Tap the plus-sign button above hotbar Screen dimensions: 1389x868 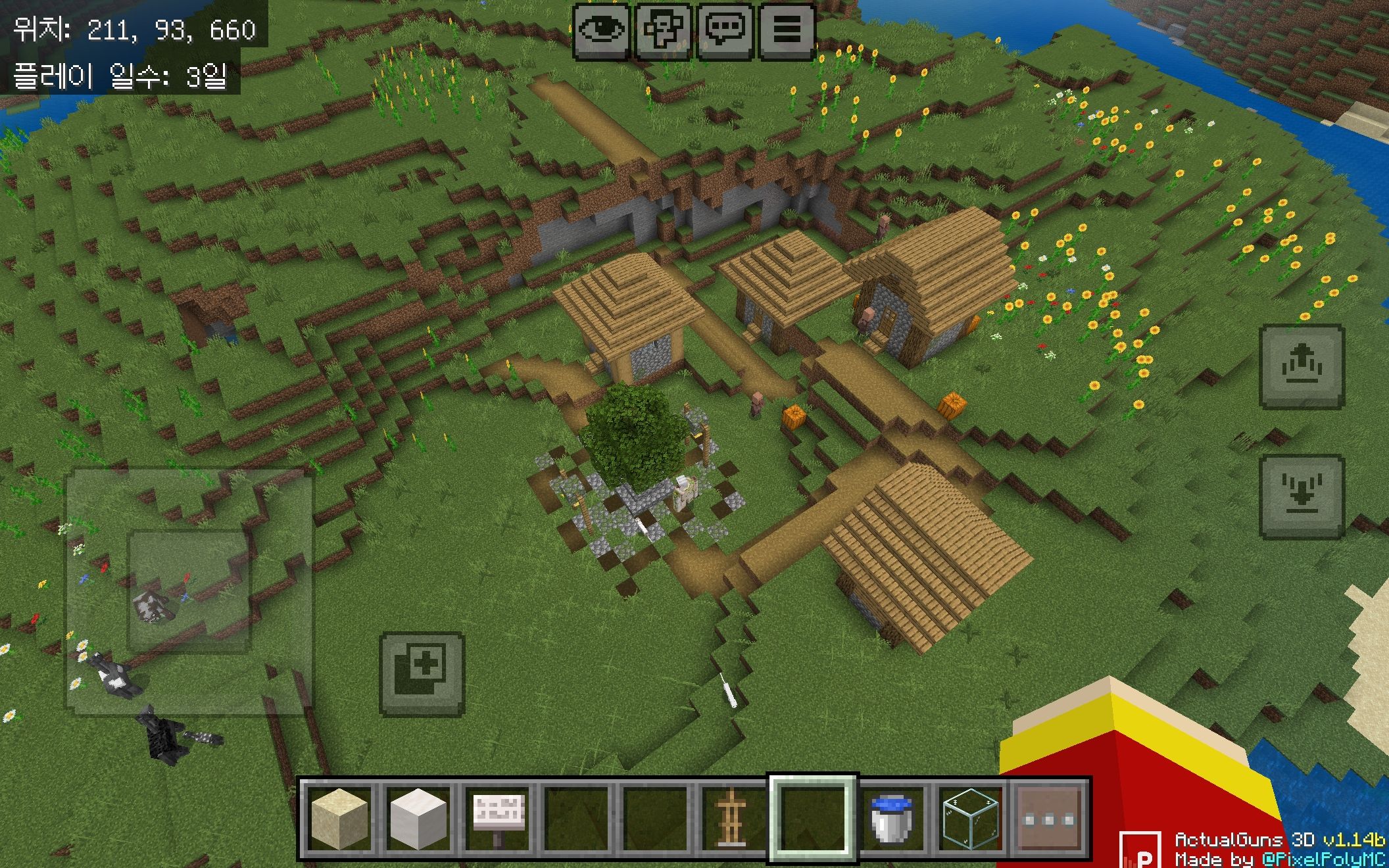(422, 674)
